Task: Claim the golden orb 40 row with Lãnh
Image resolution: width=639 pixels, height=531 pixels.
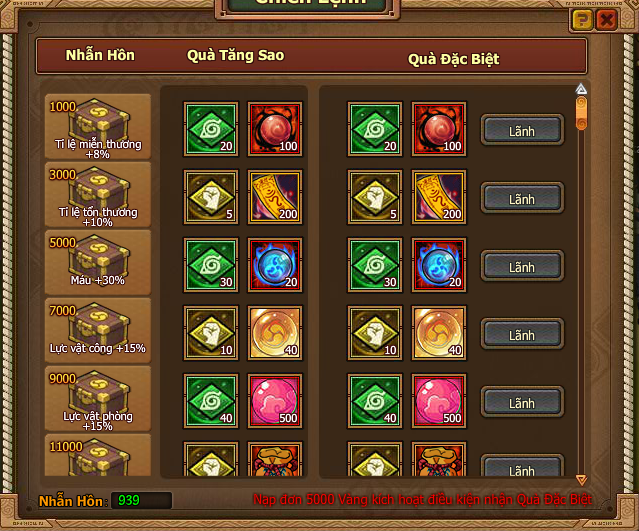Action: (522, 334)
